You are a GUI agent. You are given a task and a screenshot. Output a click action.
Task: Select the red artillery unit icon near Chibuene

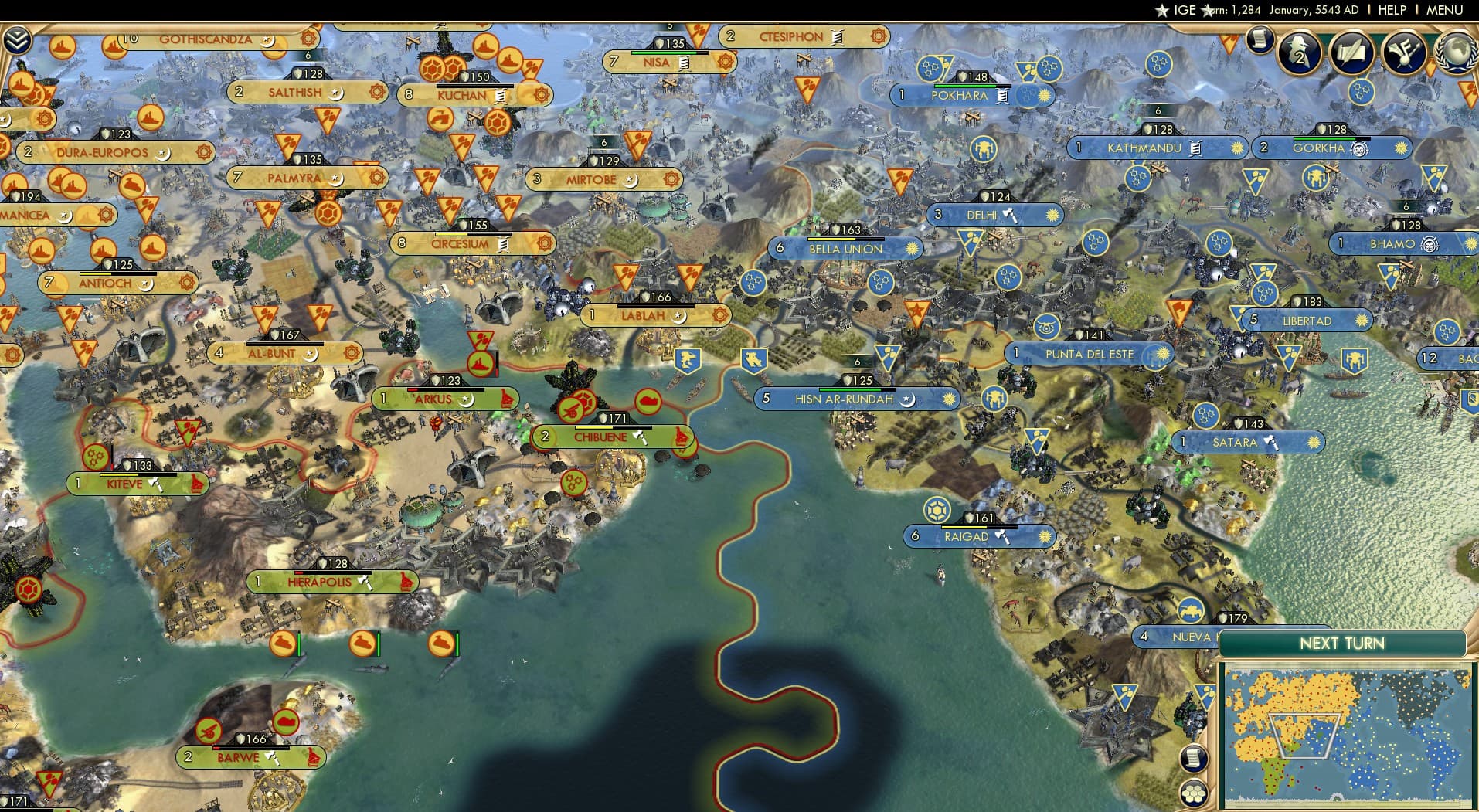(569, 410)
